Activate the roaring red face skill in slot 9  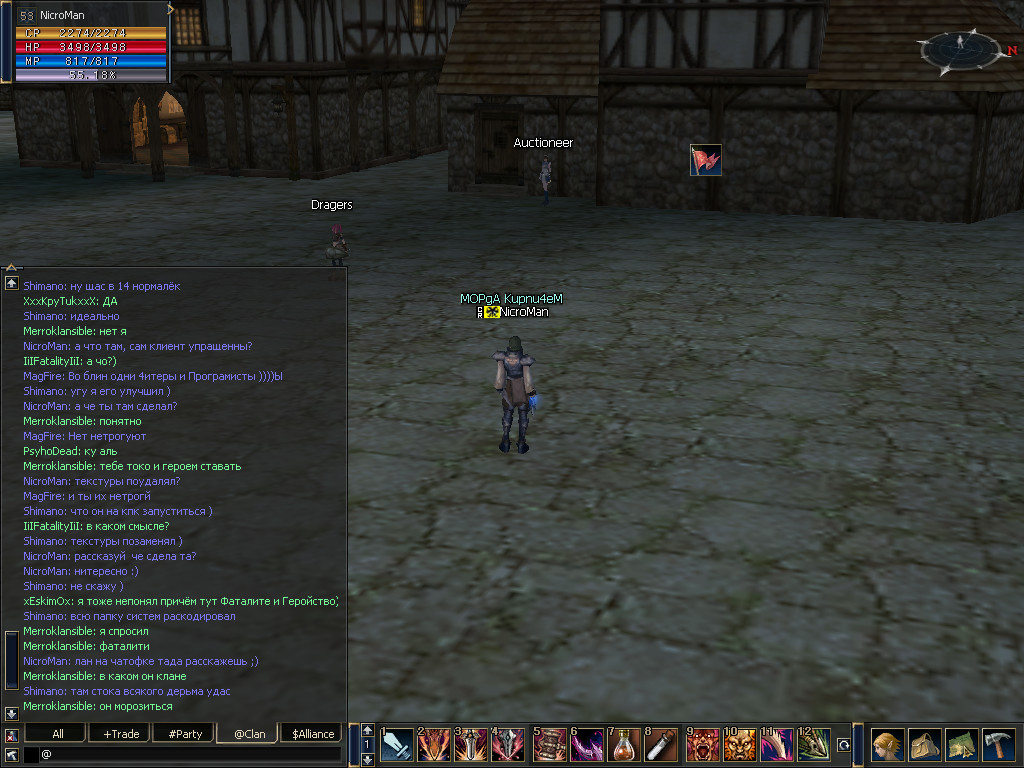coord(702,745)
